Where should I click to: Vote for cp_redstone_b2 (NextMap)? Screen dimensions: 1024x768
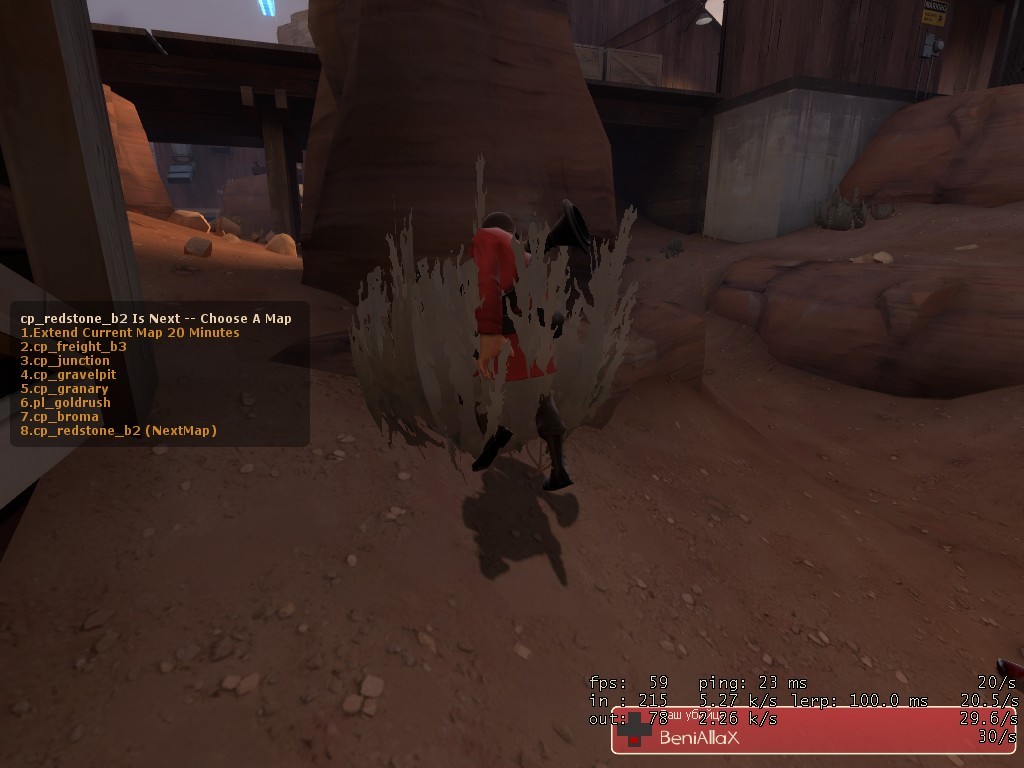click(118, 431)
